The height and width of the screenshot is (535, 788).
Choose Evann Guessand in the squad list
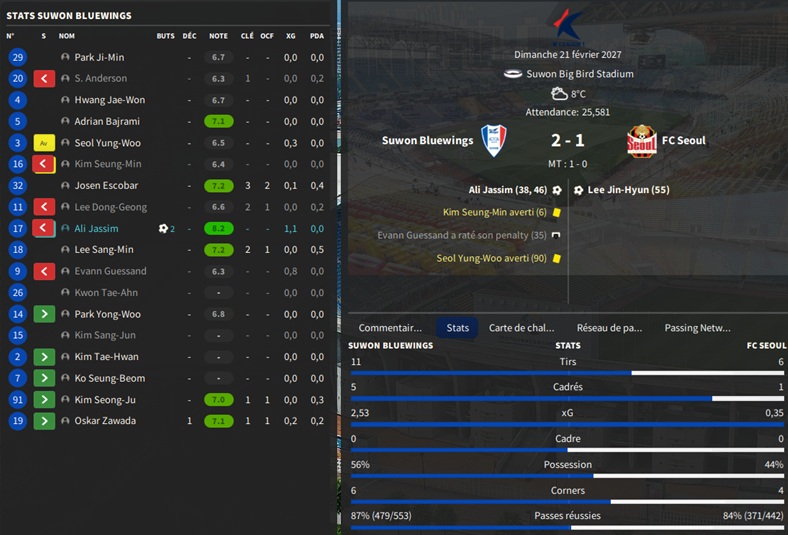[110, 271]
